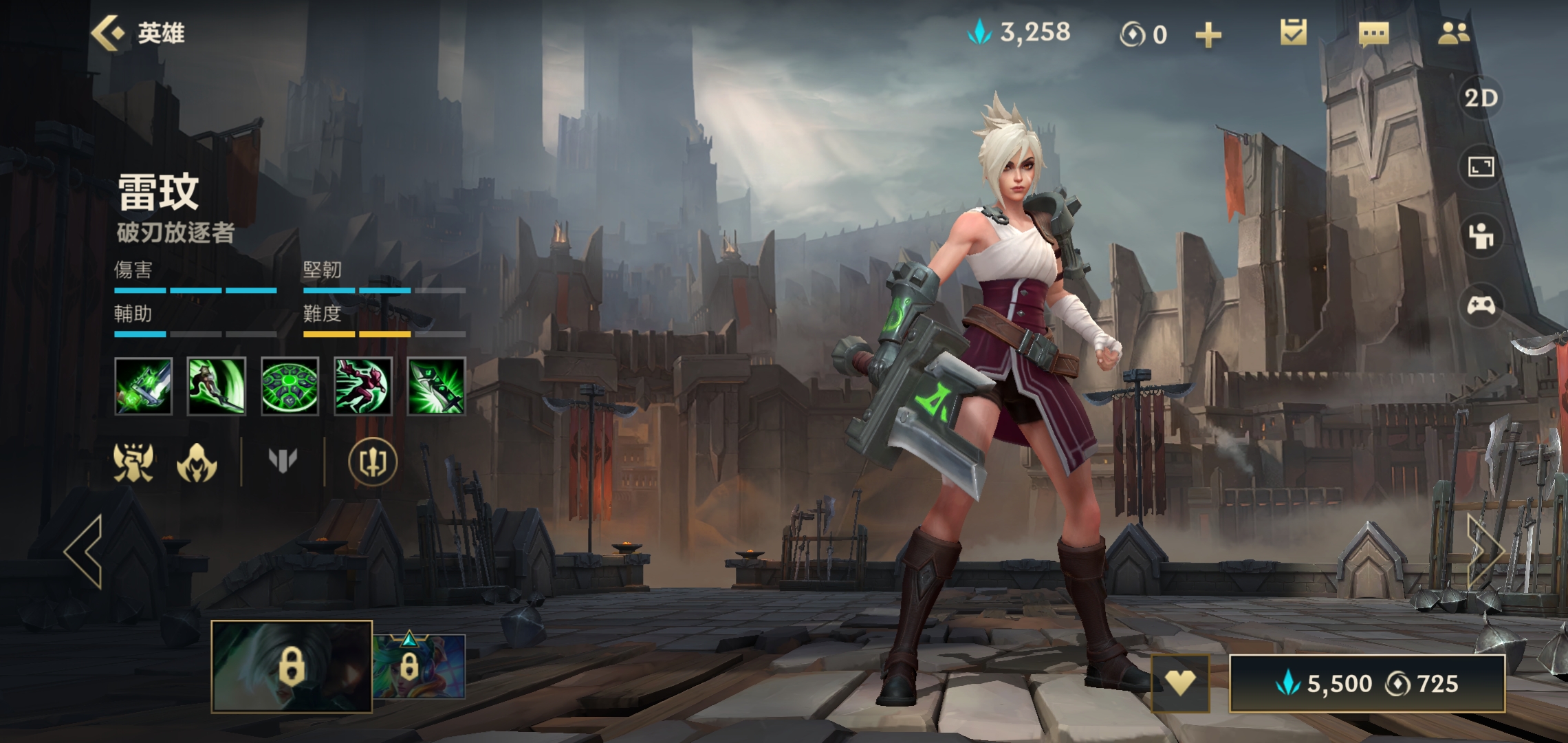Show the dashing red figure ability

[x=362, y=386]
